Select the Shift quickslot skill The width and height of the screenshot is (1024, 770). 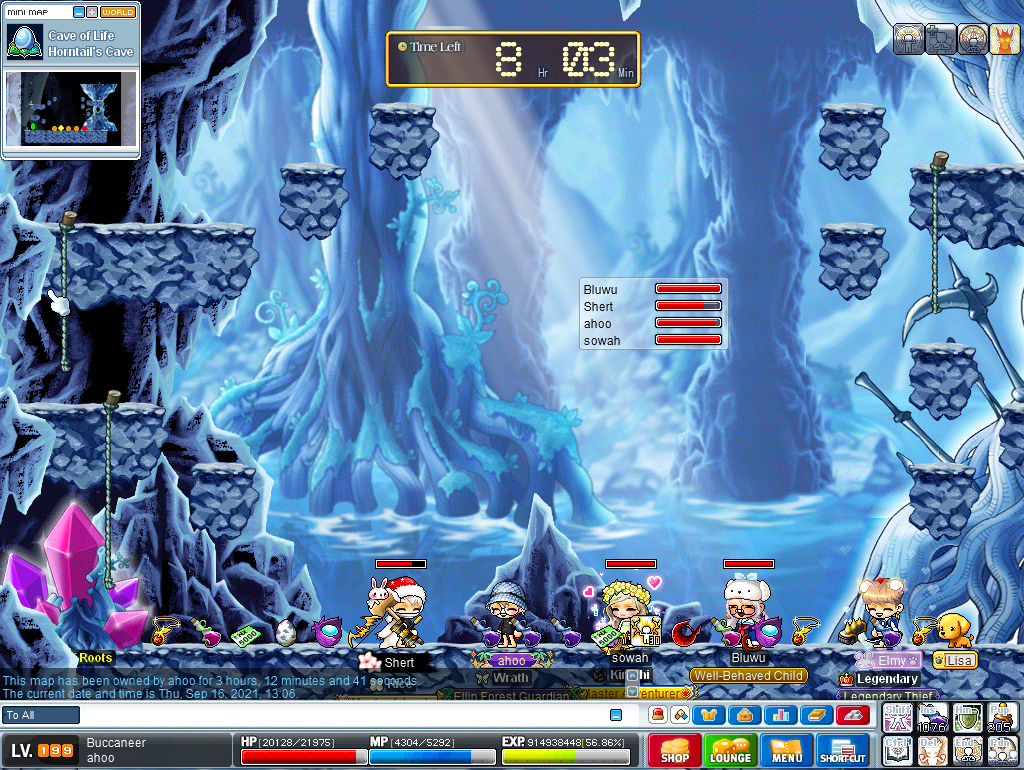897,716
